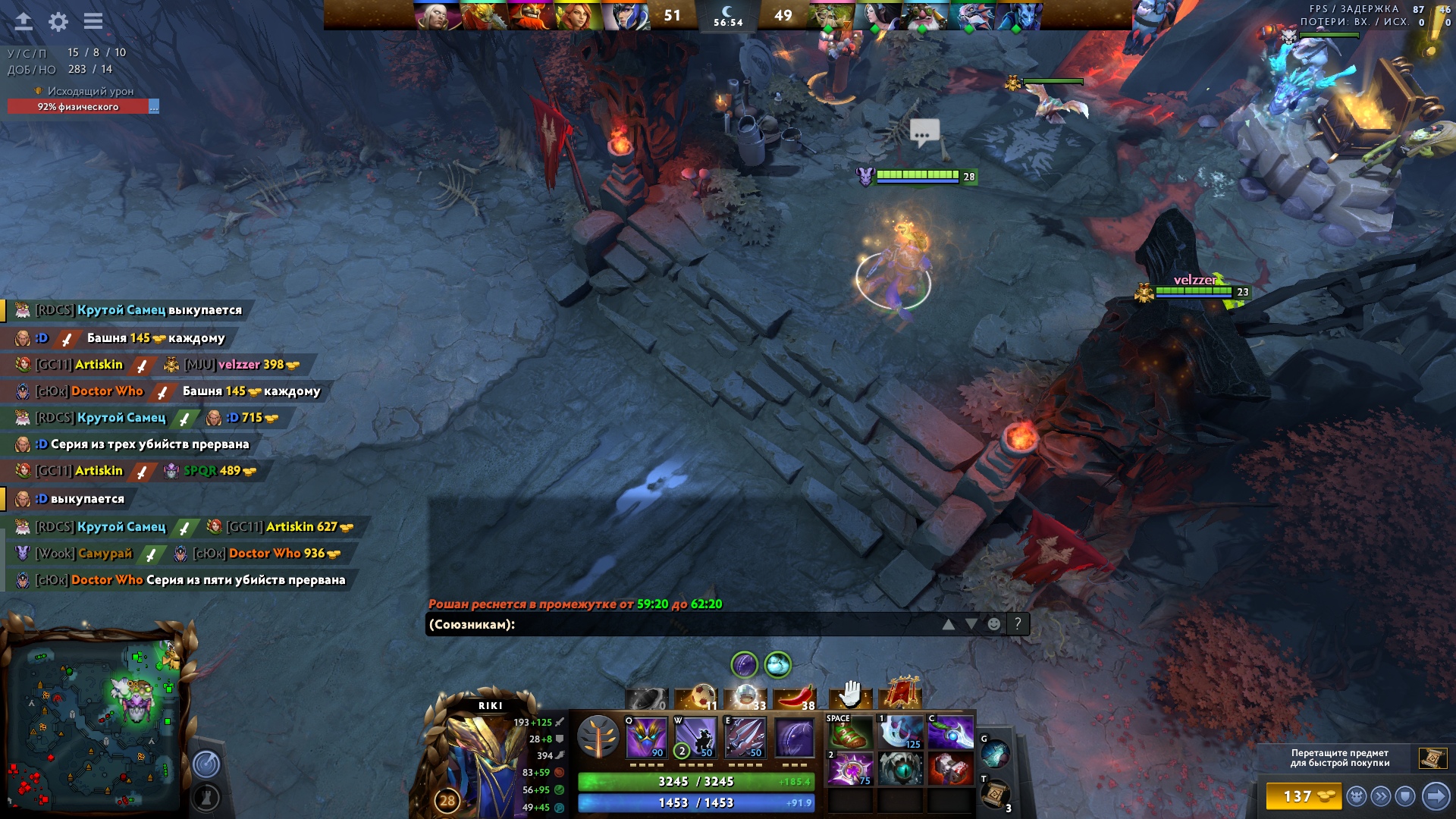1456x819 pixels.
Task: Open the shop via the gold button
Action: [x=1303, y=796]
